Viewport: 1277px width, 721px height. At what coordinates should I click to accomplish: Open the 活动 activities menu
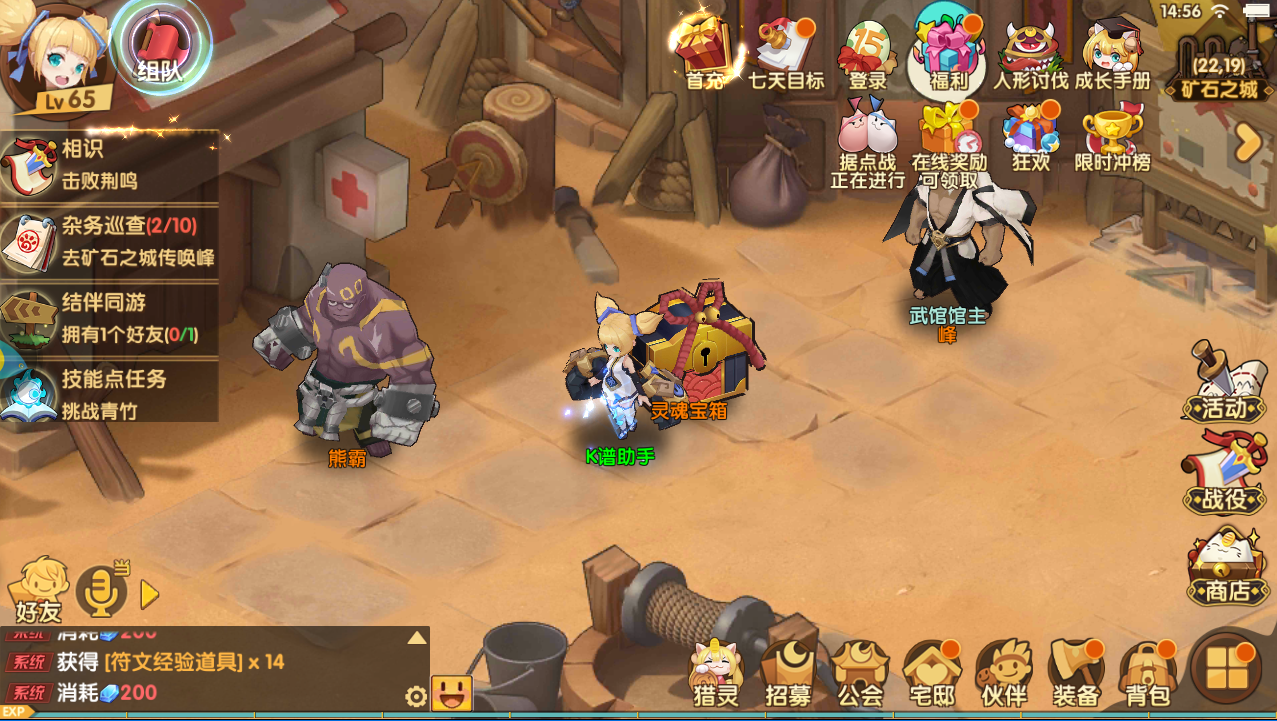(1222, 385)
